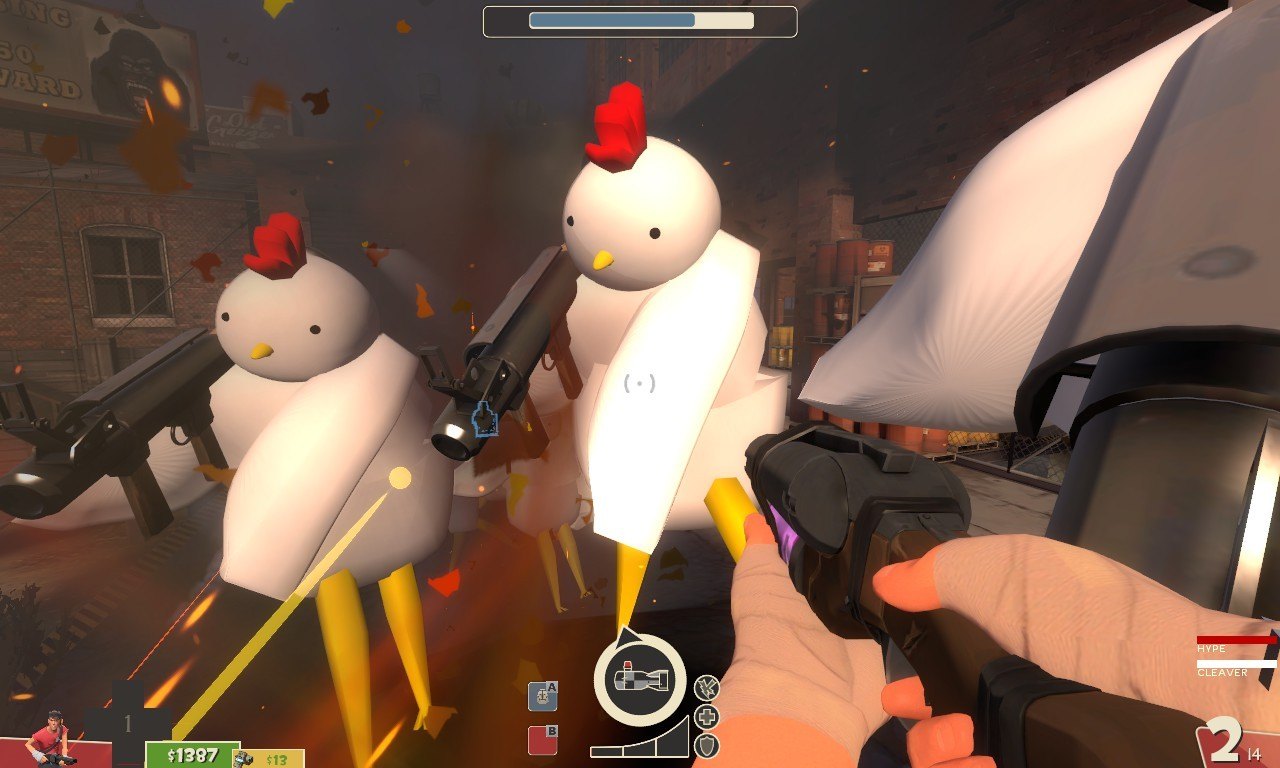The image size is (1280, 768).
Task: Click the shield upgrade icon
Action: (706, 745)
